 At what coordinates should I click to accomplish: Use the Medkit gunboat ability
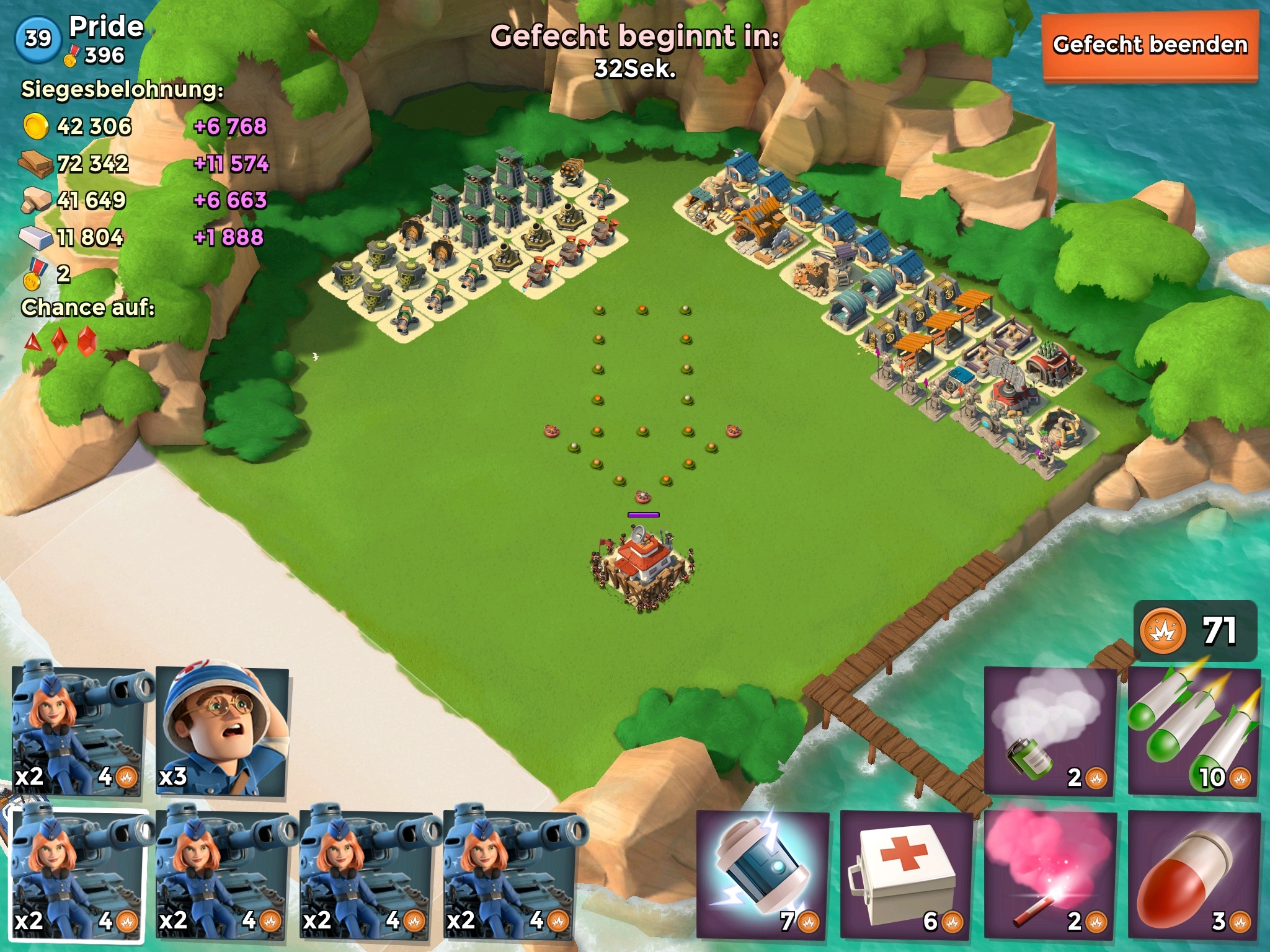point(905,876)
